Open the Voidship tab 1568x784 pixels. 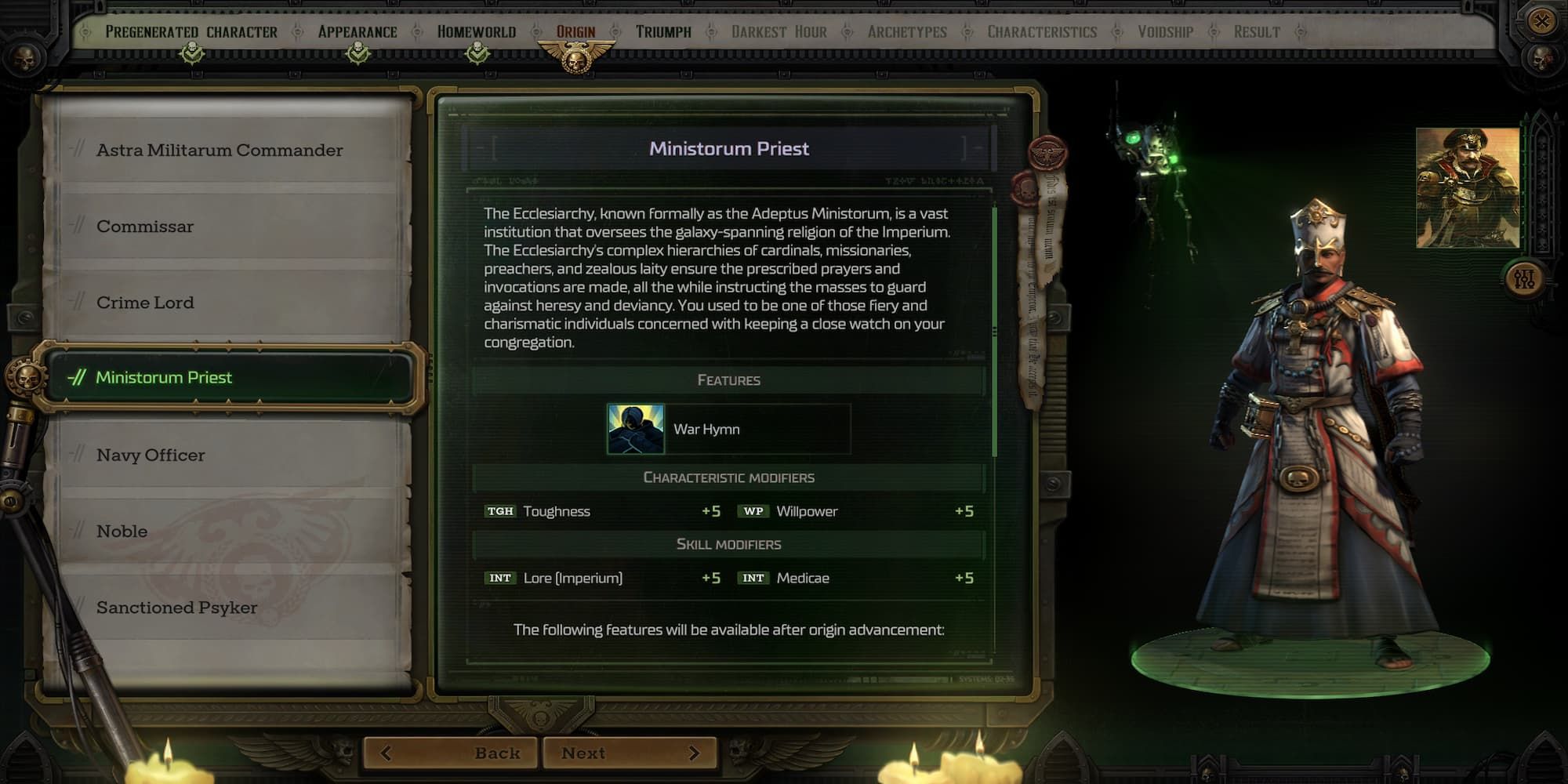pos(1165,32)
